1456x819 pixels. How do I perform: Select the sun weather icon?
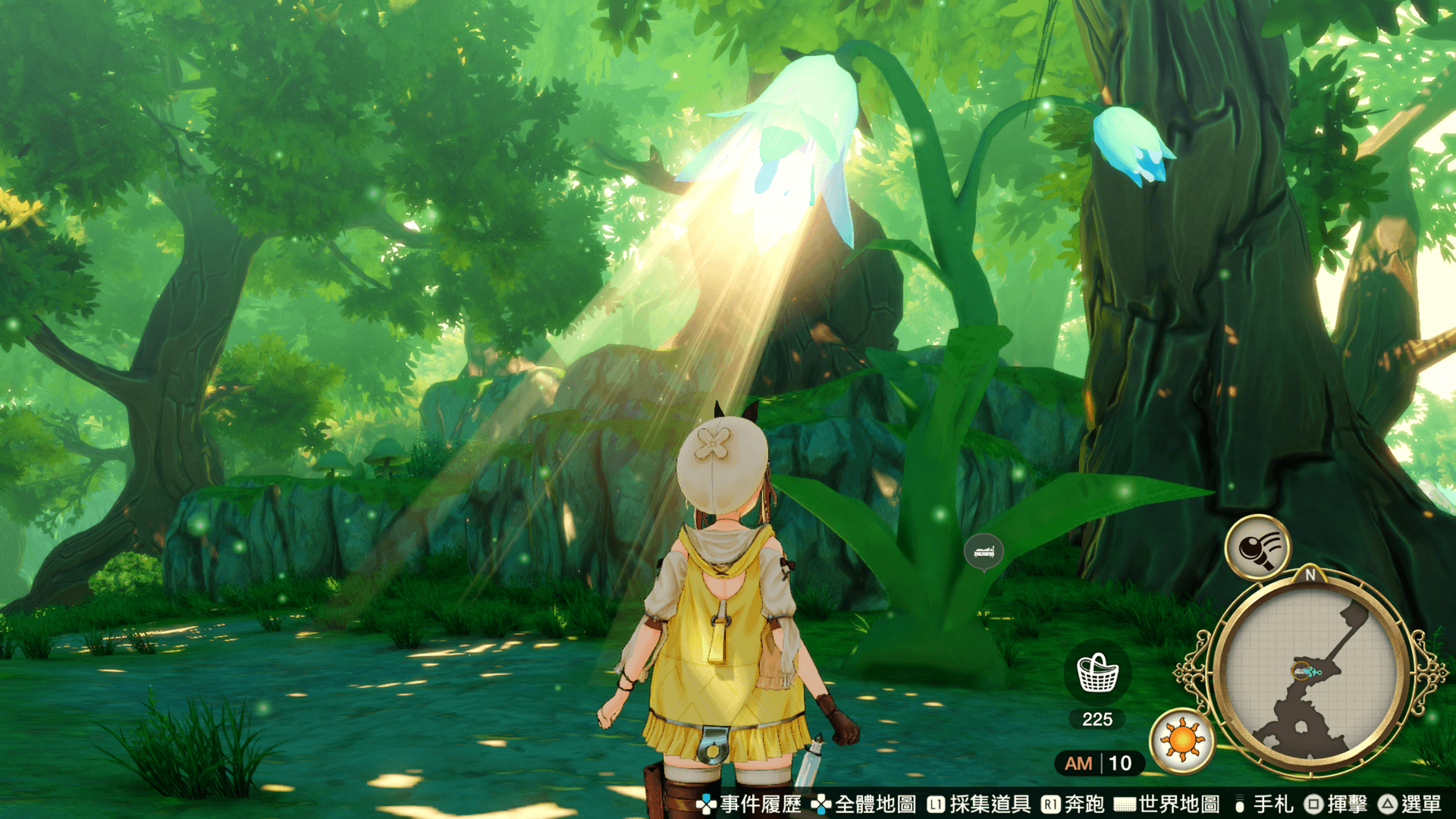1181,740
